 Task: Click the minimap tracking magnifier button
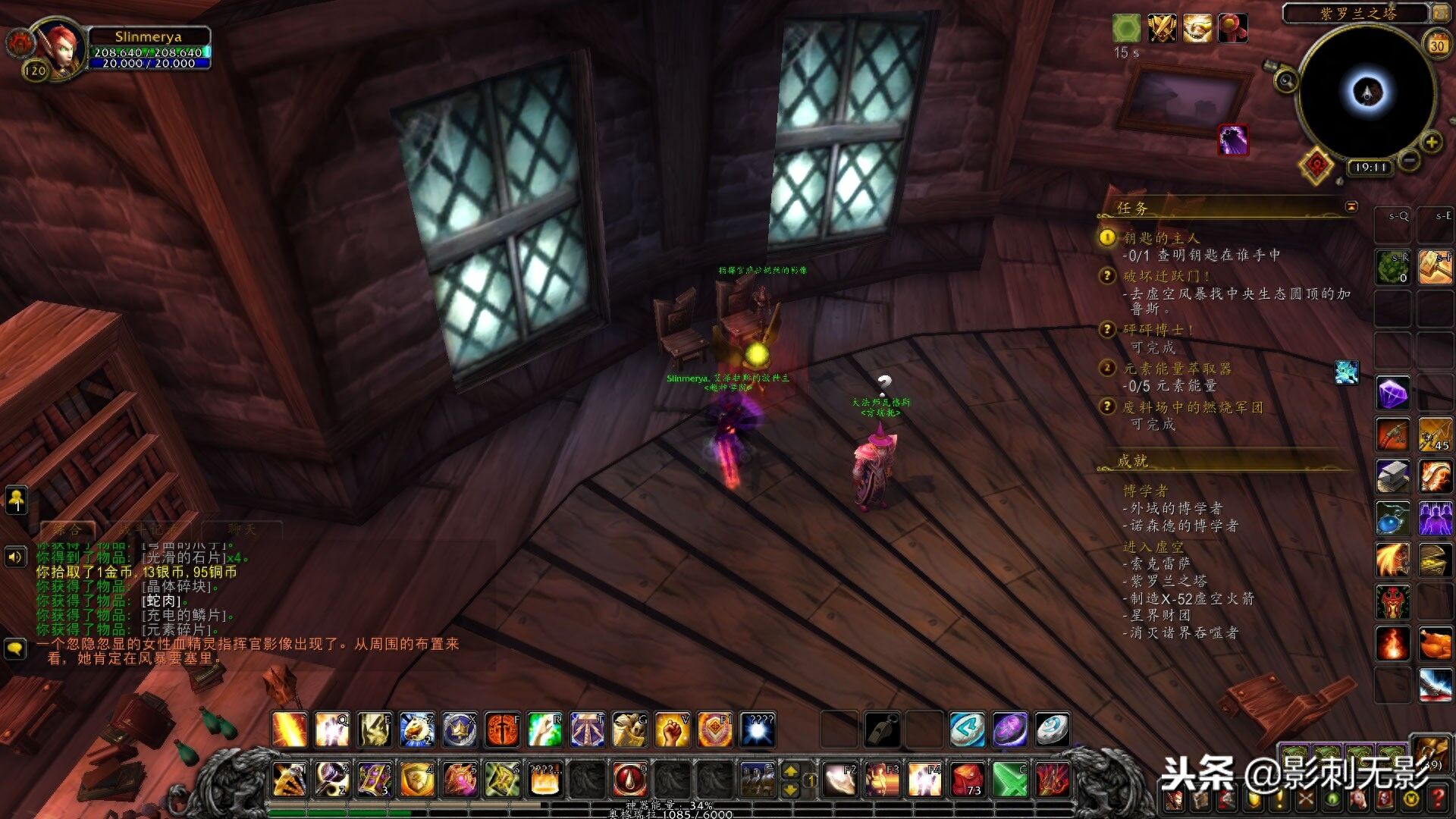pyautogui.click(x=1286, y=80)
